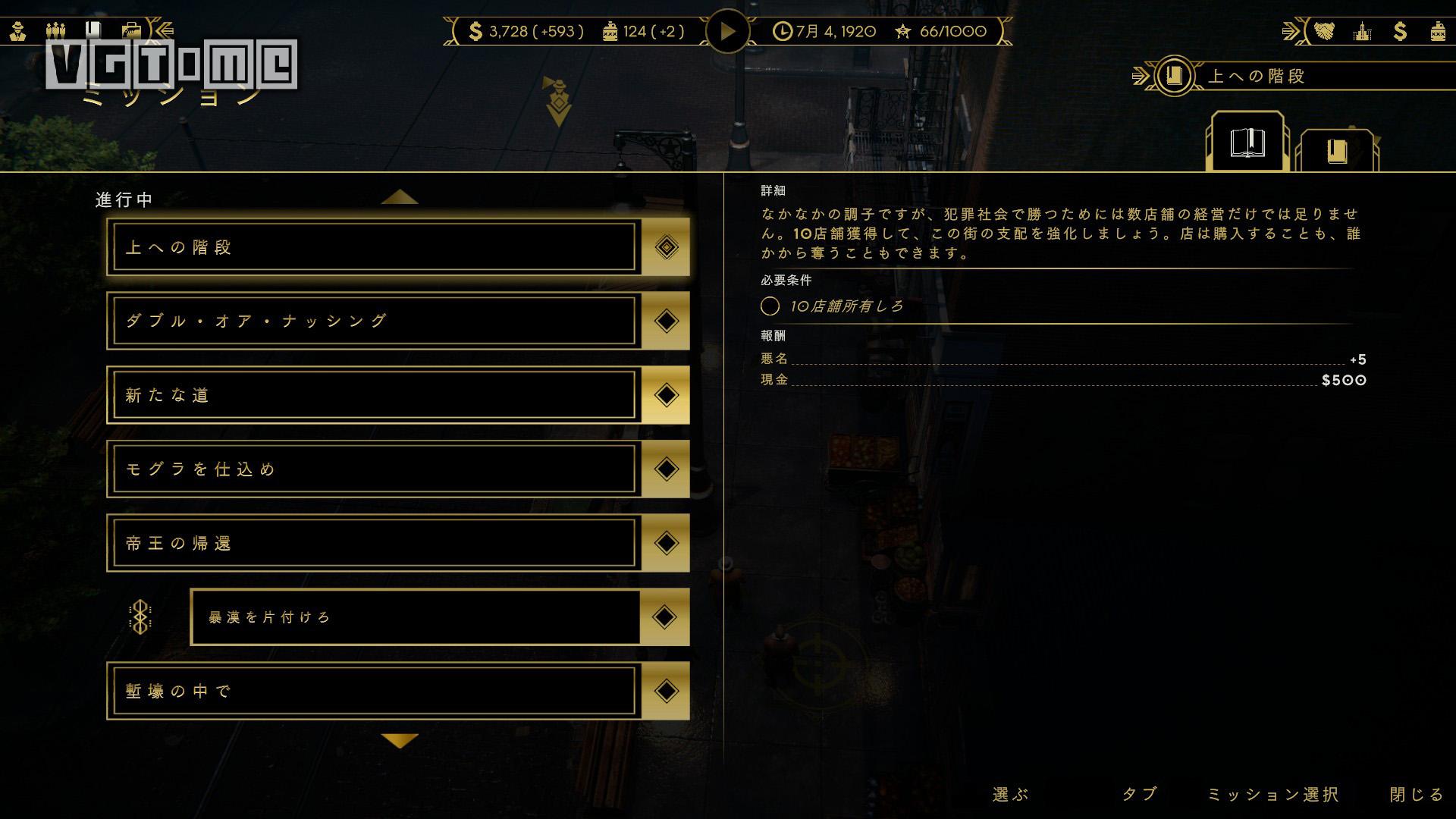Toggle the diamond tracker beside 上への階段
This screenshot has width=1456, height=819.
coord(665,246)
